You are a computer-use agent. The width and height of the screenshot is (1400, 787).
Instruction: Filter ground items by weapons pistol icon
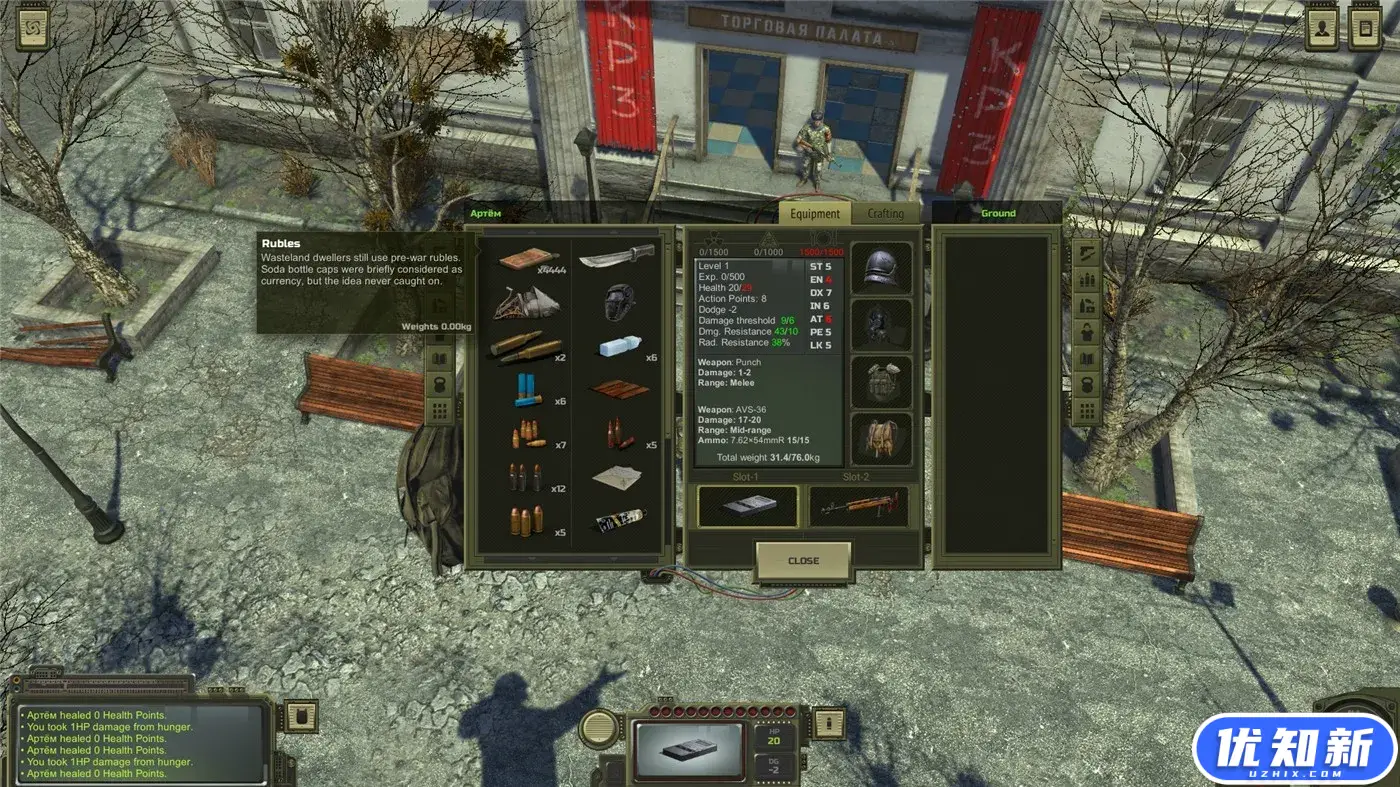1086,252
